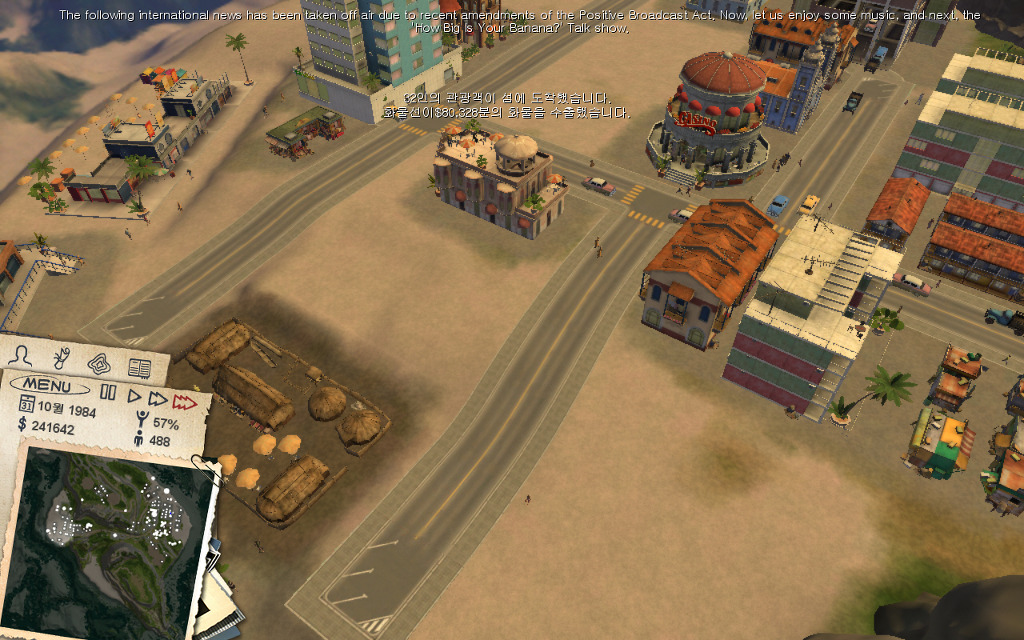Image resolution: width=1024 pixels, height=640 pixels.
Task: Set game speed to double fast-forward
Action: coord(158,399)
